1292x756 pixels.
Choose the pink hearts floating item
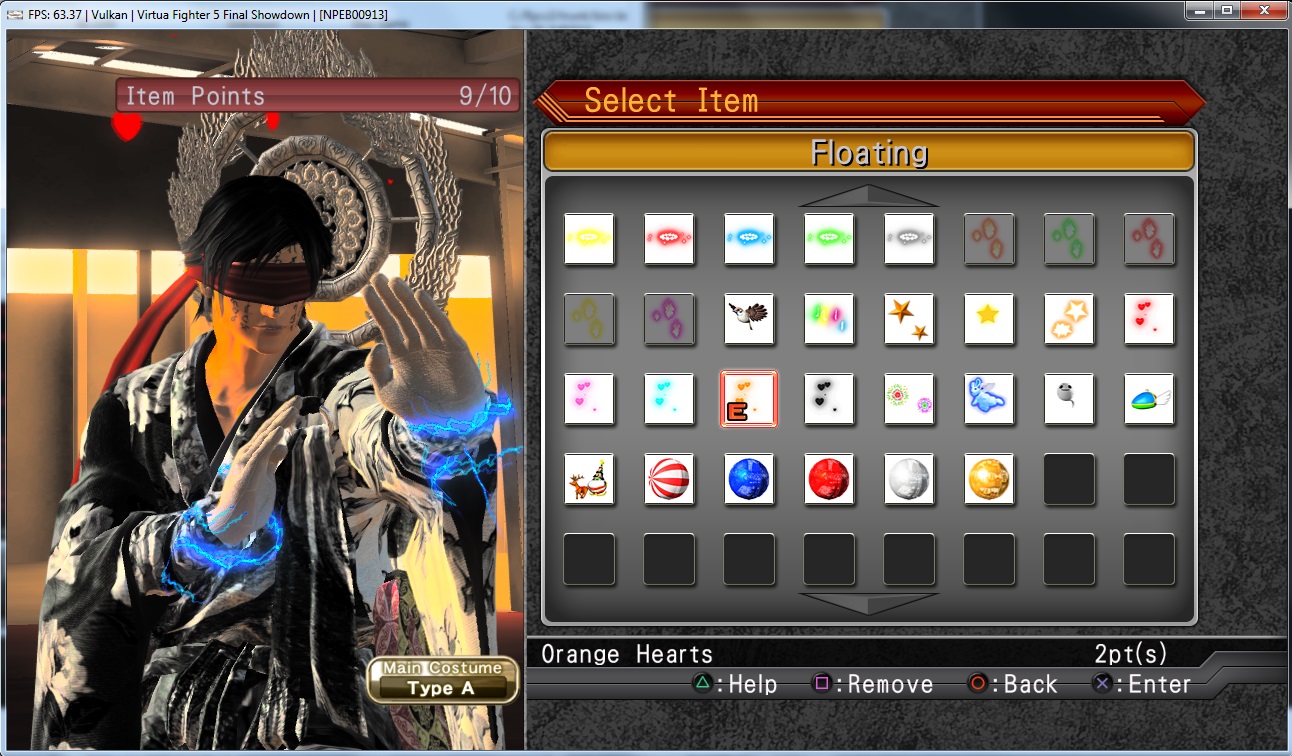(589, 399)
